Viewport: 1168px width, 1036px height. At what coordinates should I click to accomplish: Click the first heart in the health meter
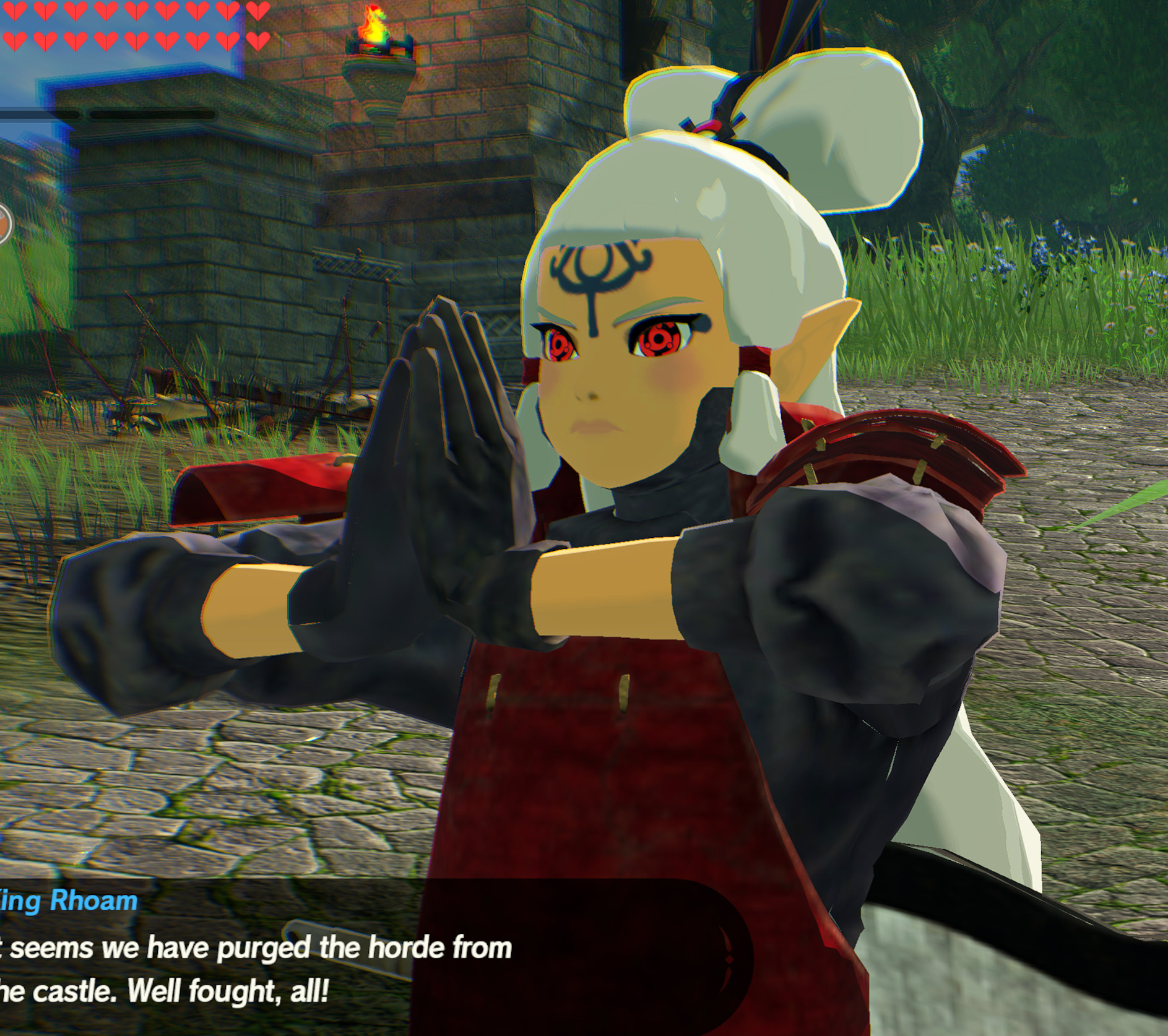coord(15,11)
